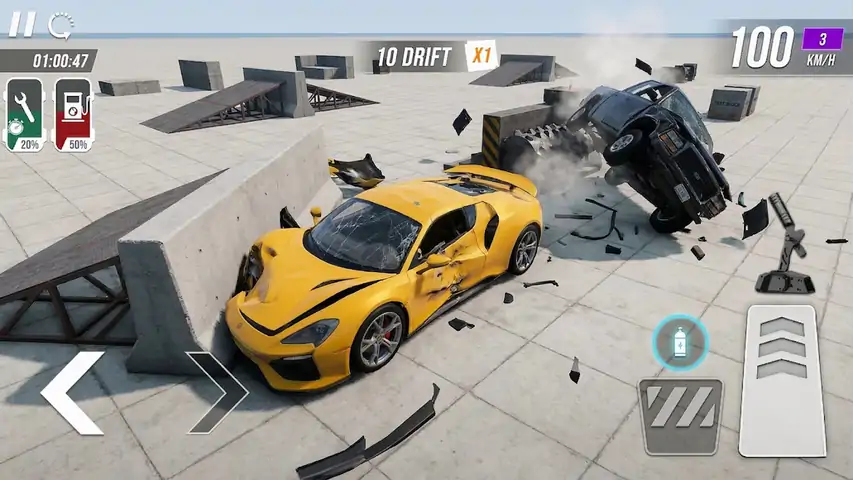The width and height of the screenshot is (853, 480).
Task: Hit the brake pedal
Action: (680, 415)
